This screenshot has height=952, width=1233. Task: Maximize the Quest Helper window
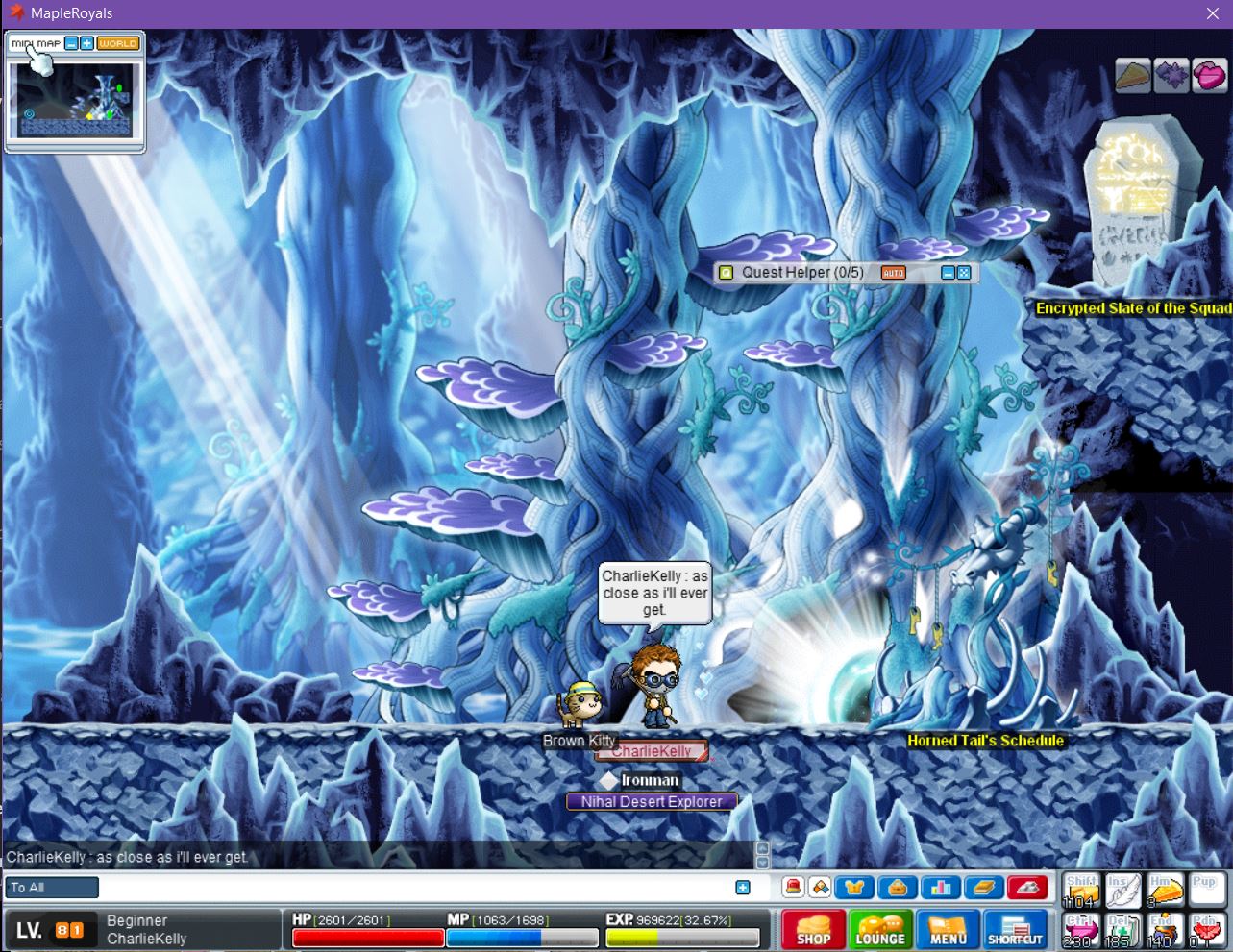[x=964, y=273]
